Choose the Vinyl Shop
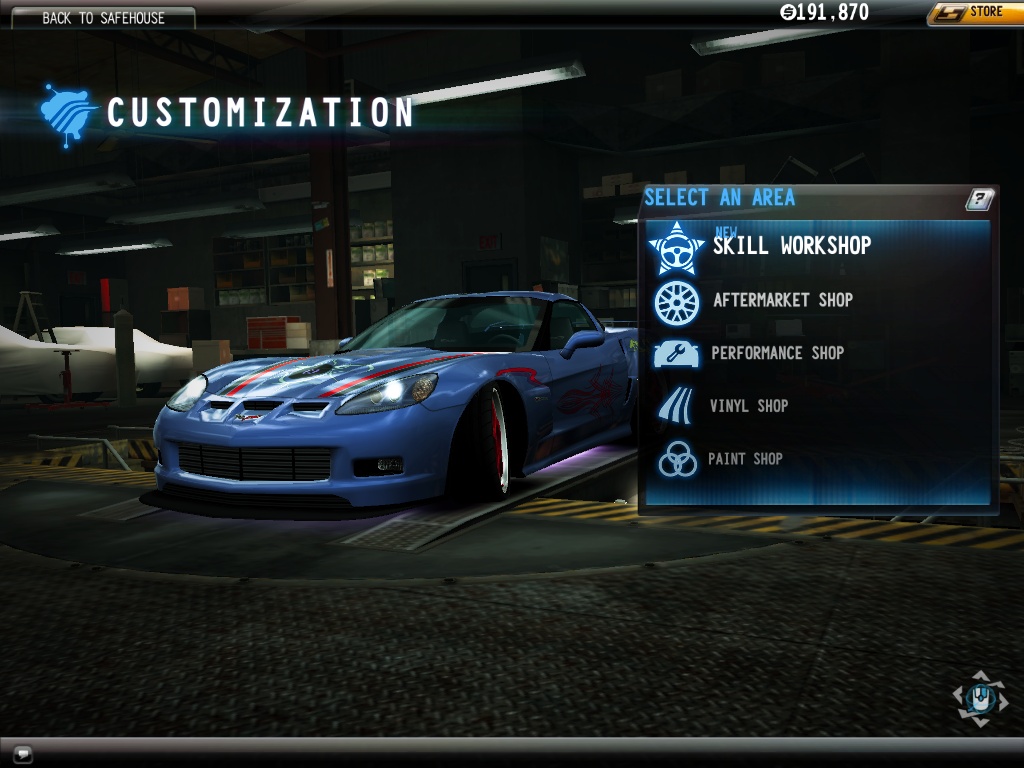 (x=749, y=406)
